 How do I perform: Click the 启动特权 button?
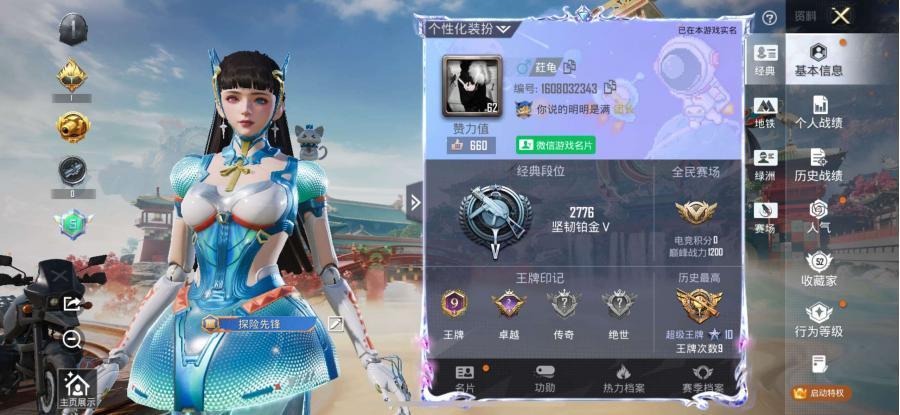819,392
